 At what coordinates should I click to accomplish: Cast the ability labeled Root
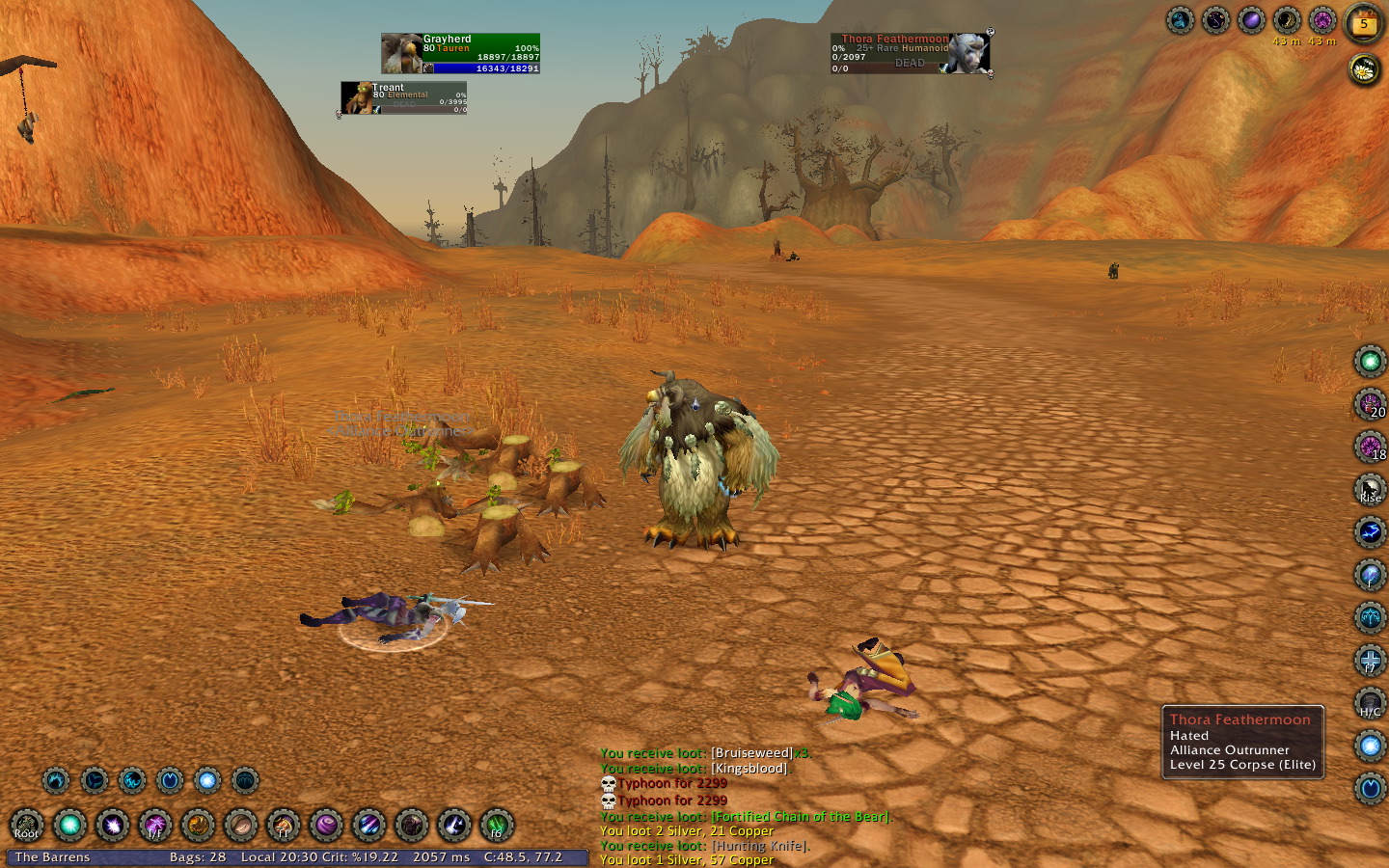[27, 826]
